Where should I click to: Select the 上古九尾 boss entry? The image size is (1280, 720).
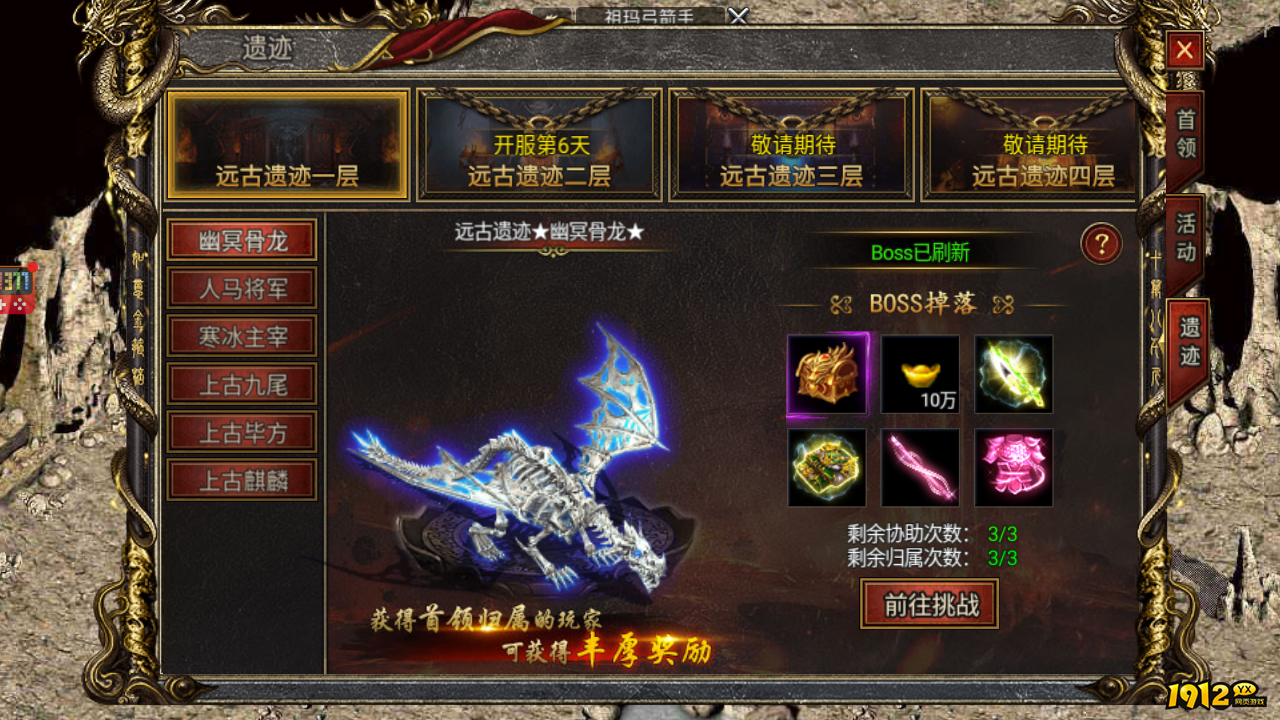[x=243, y=384]
